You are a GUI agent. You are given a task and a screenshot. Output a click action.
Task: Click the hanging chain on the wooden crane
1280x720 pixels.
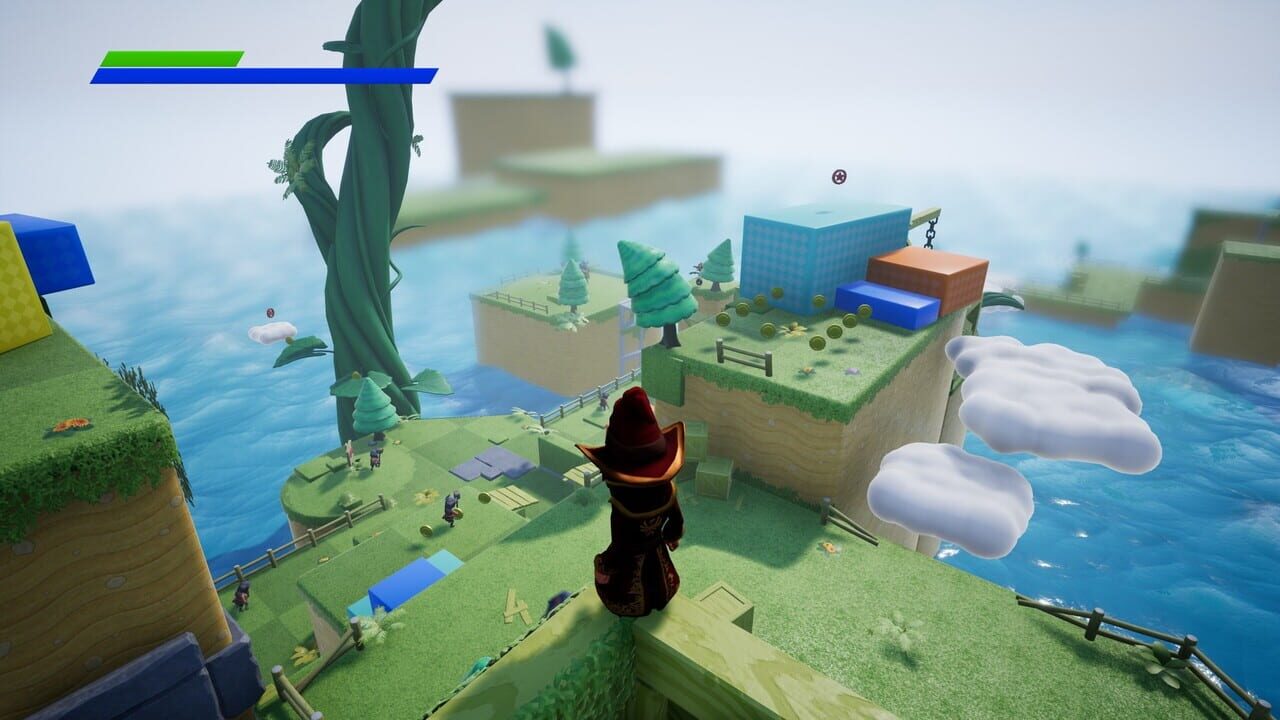point(930,235)
